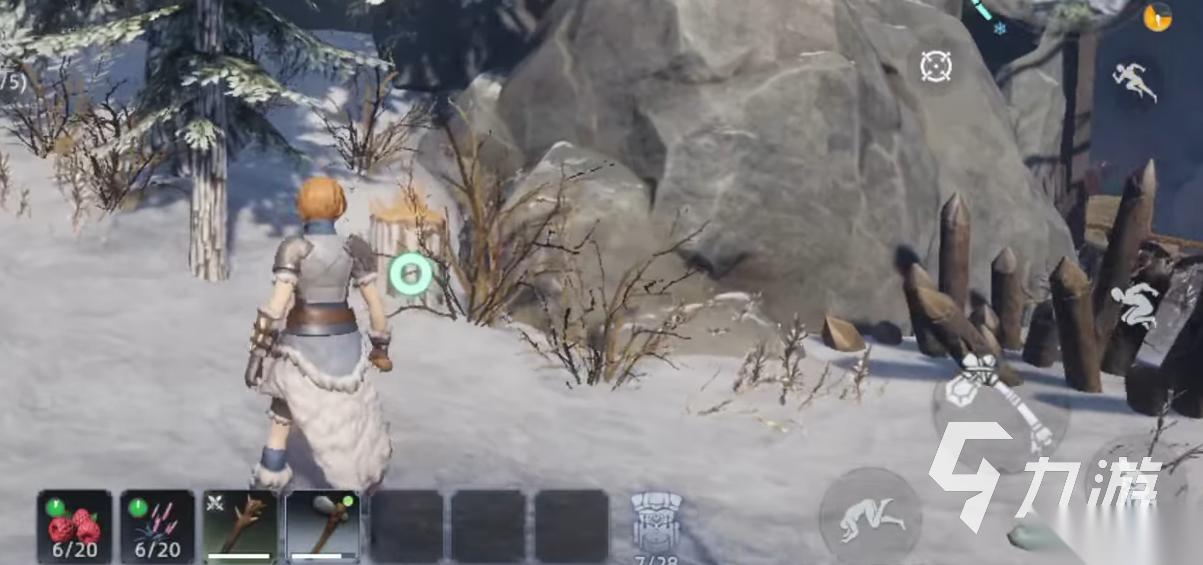This screenshot has height=565, width=1203.
Task: Tap the green interact ring on stump
Action: pyautogui.click(x=410, y=274)
